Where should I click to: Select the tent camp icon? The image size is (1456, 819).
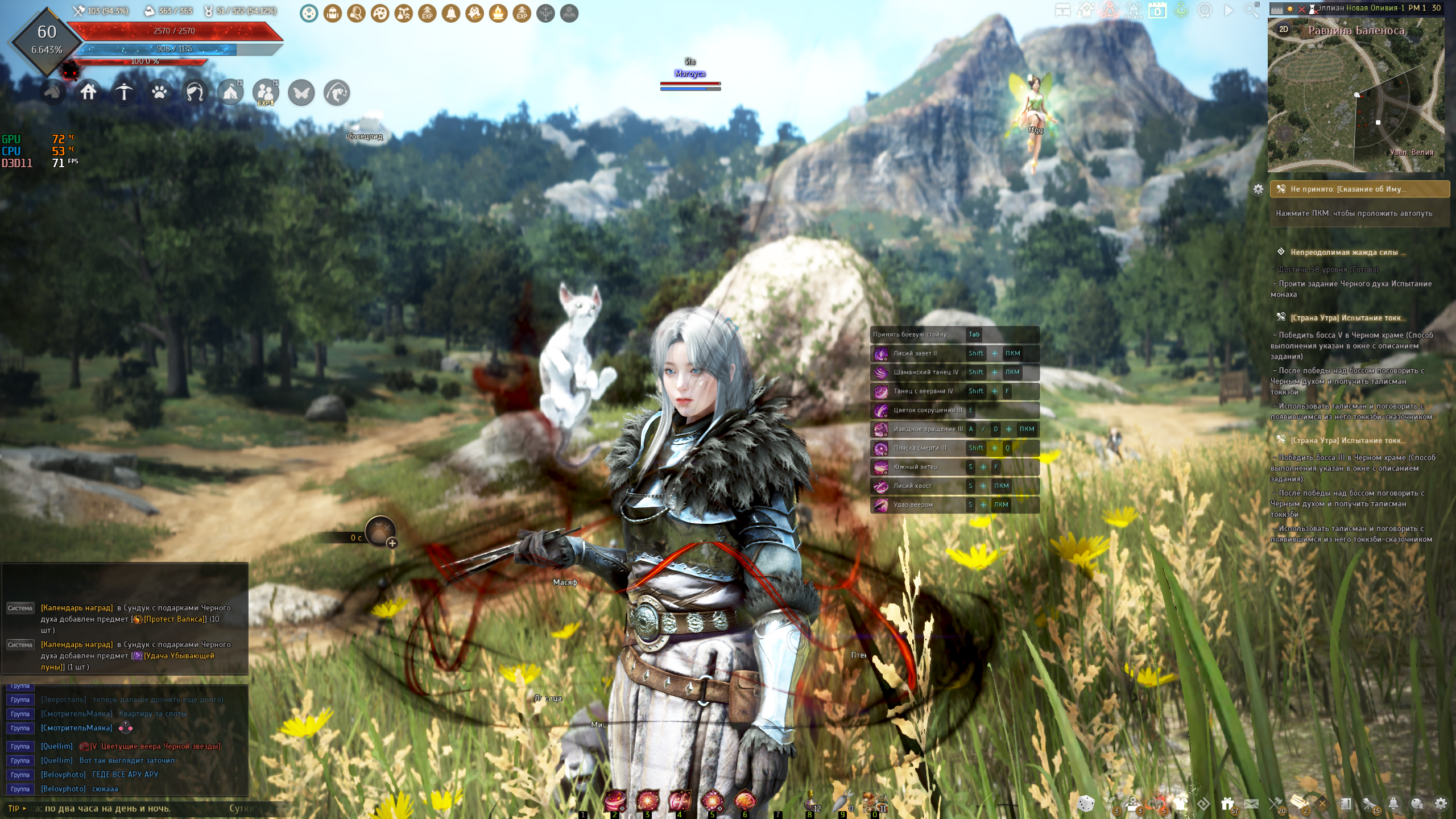point(230,92)
